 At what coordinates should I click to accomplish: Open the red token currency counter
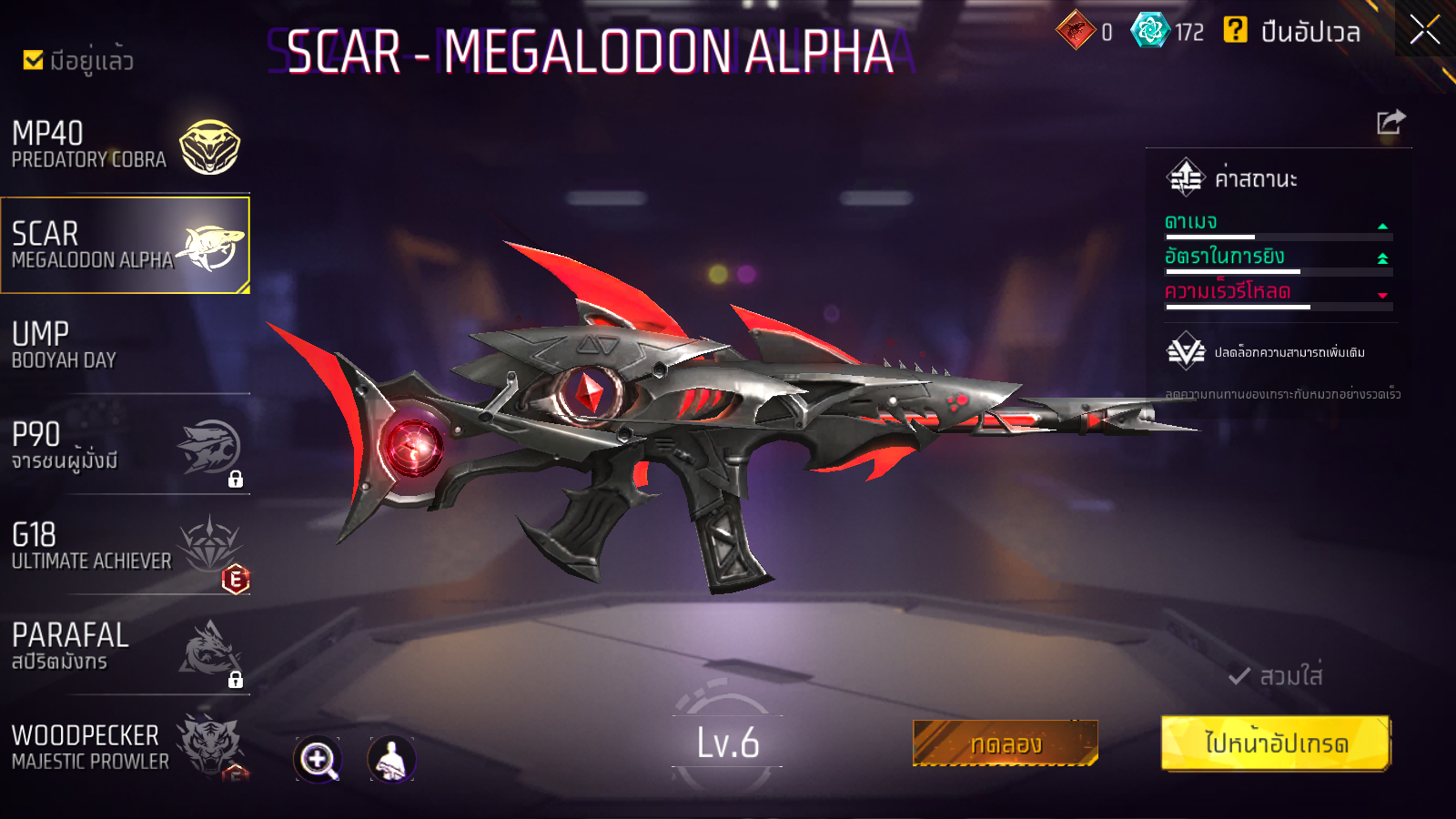click(x=1076, y=31)
